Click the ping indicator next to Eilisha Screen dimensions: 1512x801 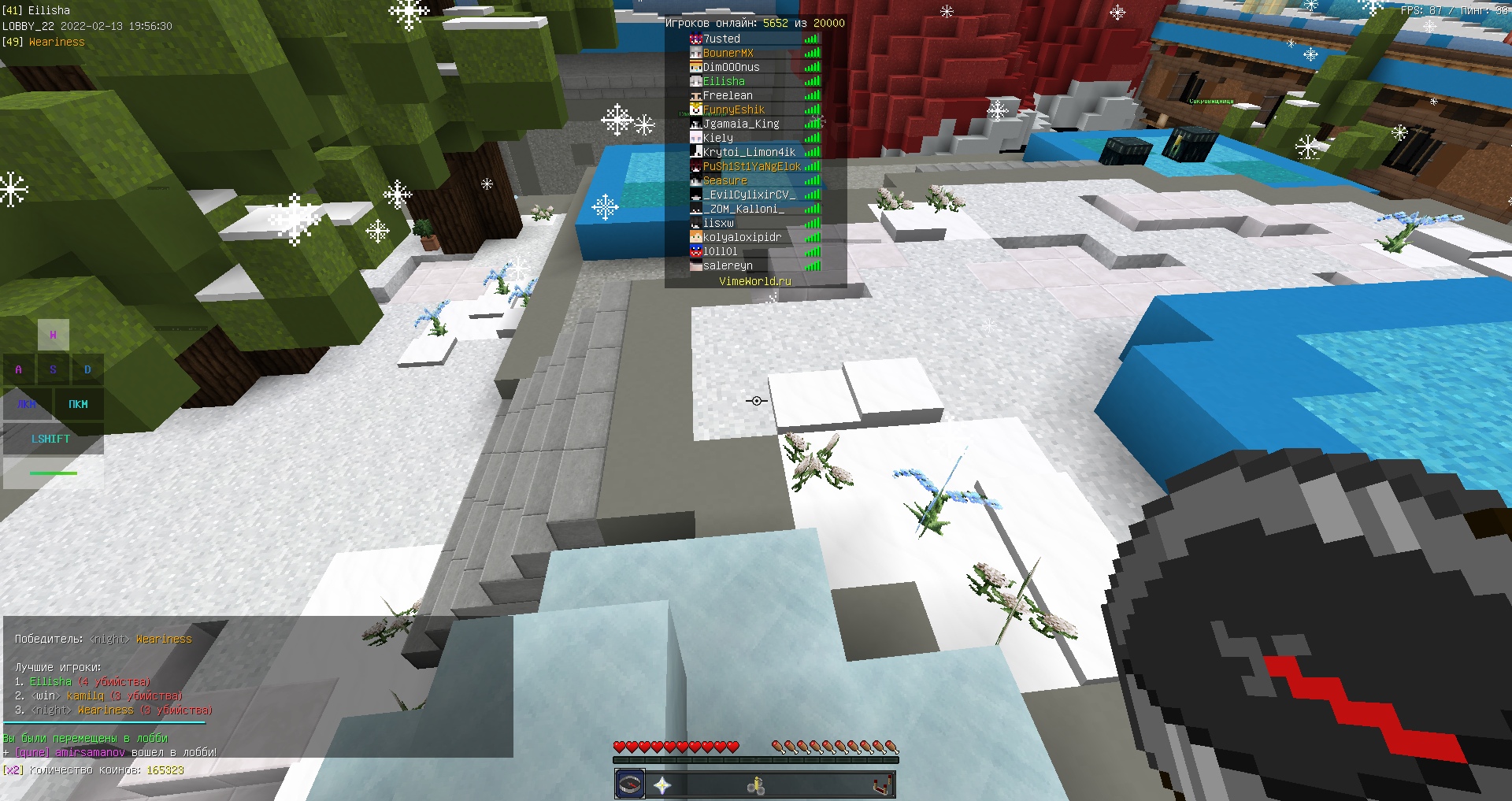[x=811, y=80]
